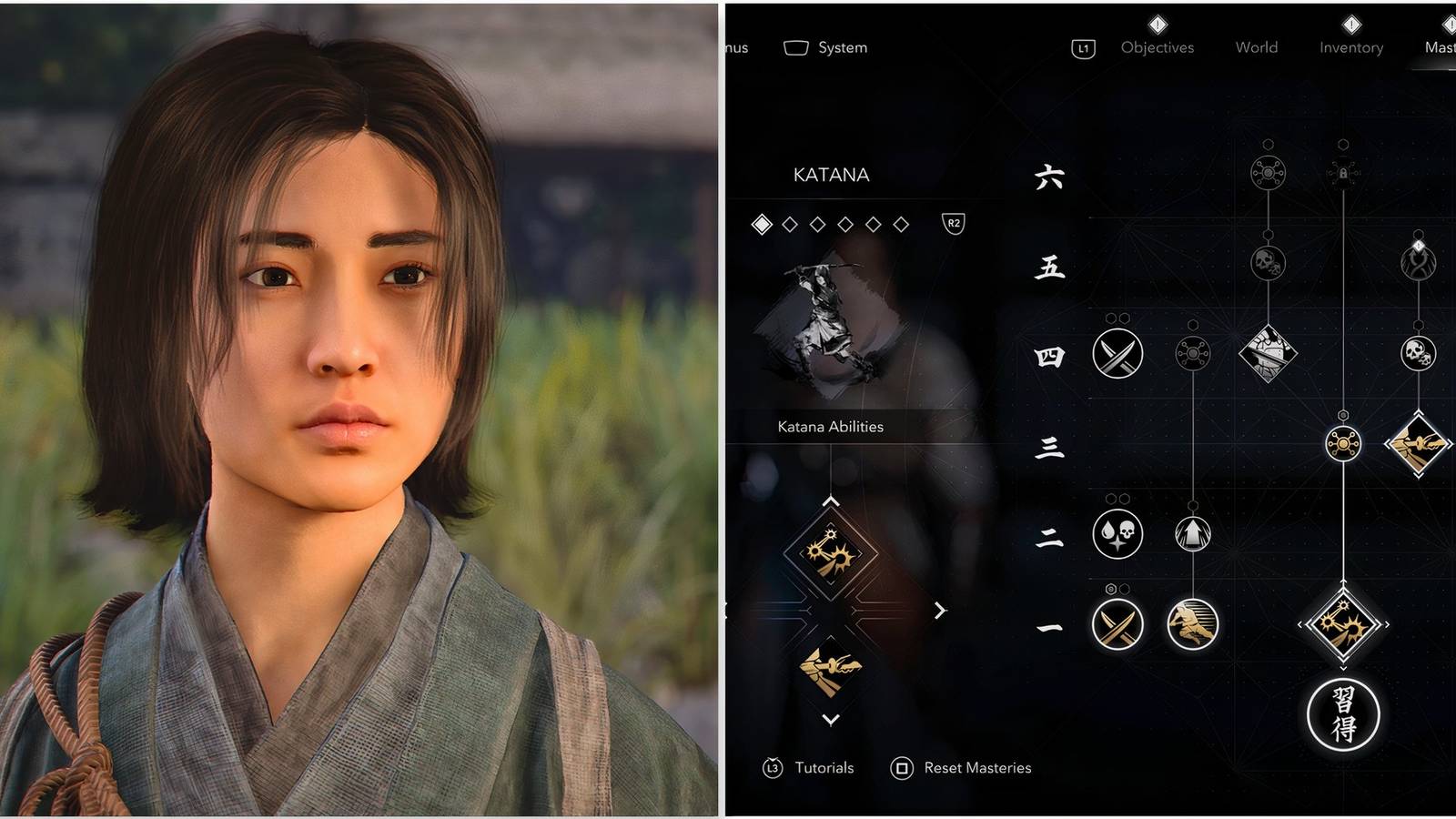Click the down arrow below the ability diamond
This screenshot has height=819, width=1456.
pos(830,719)
